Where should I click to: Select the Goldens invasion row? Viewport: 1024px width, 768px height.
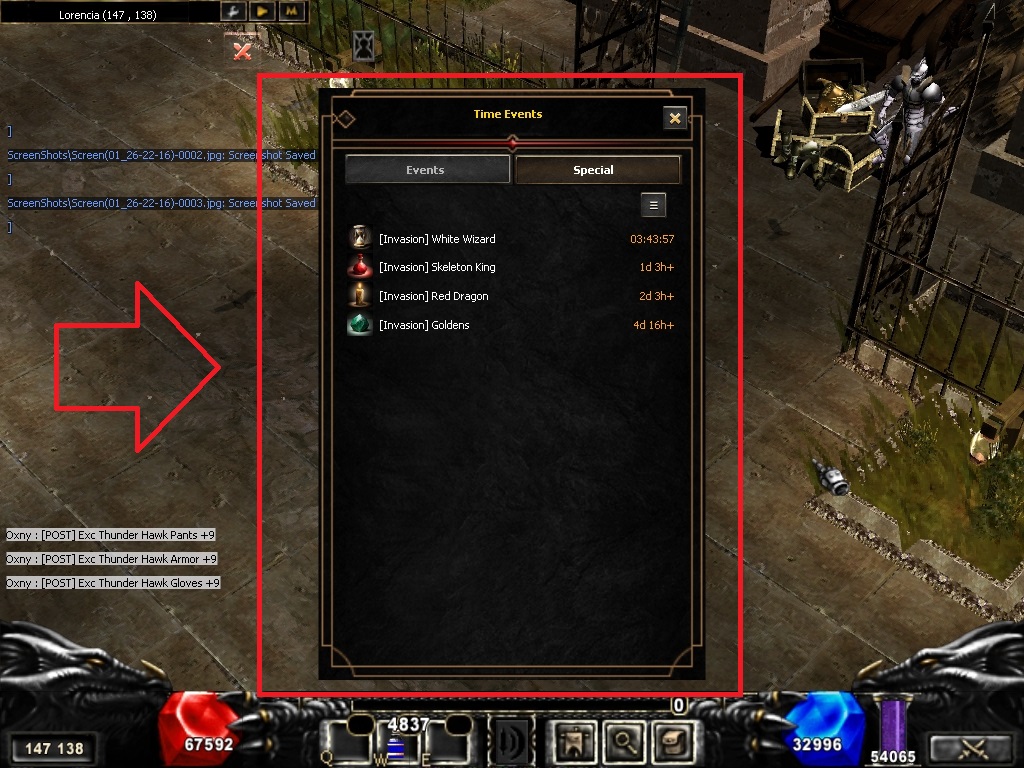tap(510, 325)
